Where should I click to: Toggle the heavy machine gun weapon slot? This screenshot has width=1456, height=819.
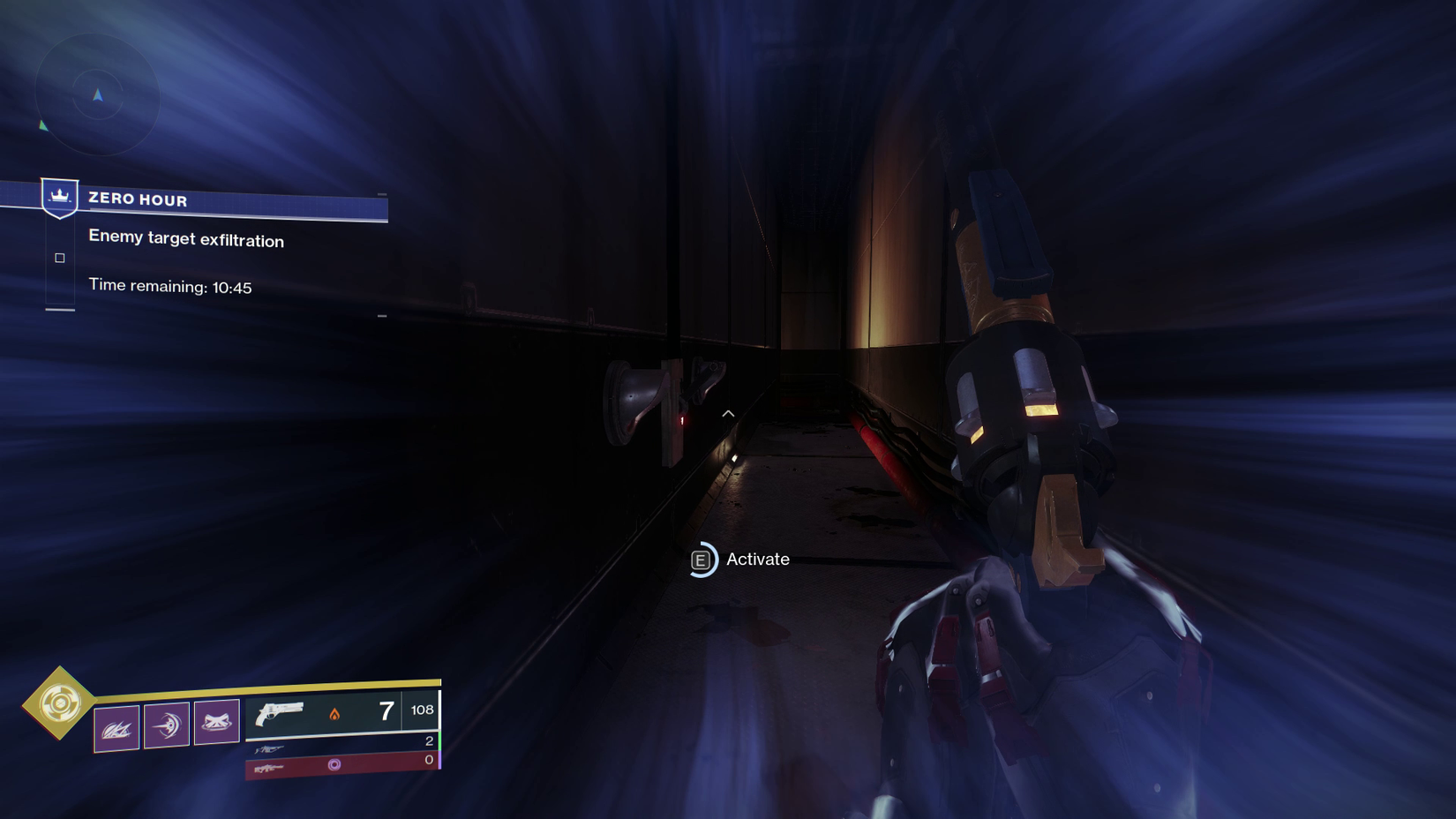click(x=269, y=769)
